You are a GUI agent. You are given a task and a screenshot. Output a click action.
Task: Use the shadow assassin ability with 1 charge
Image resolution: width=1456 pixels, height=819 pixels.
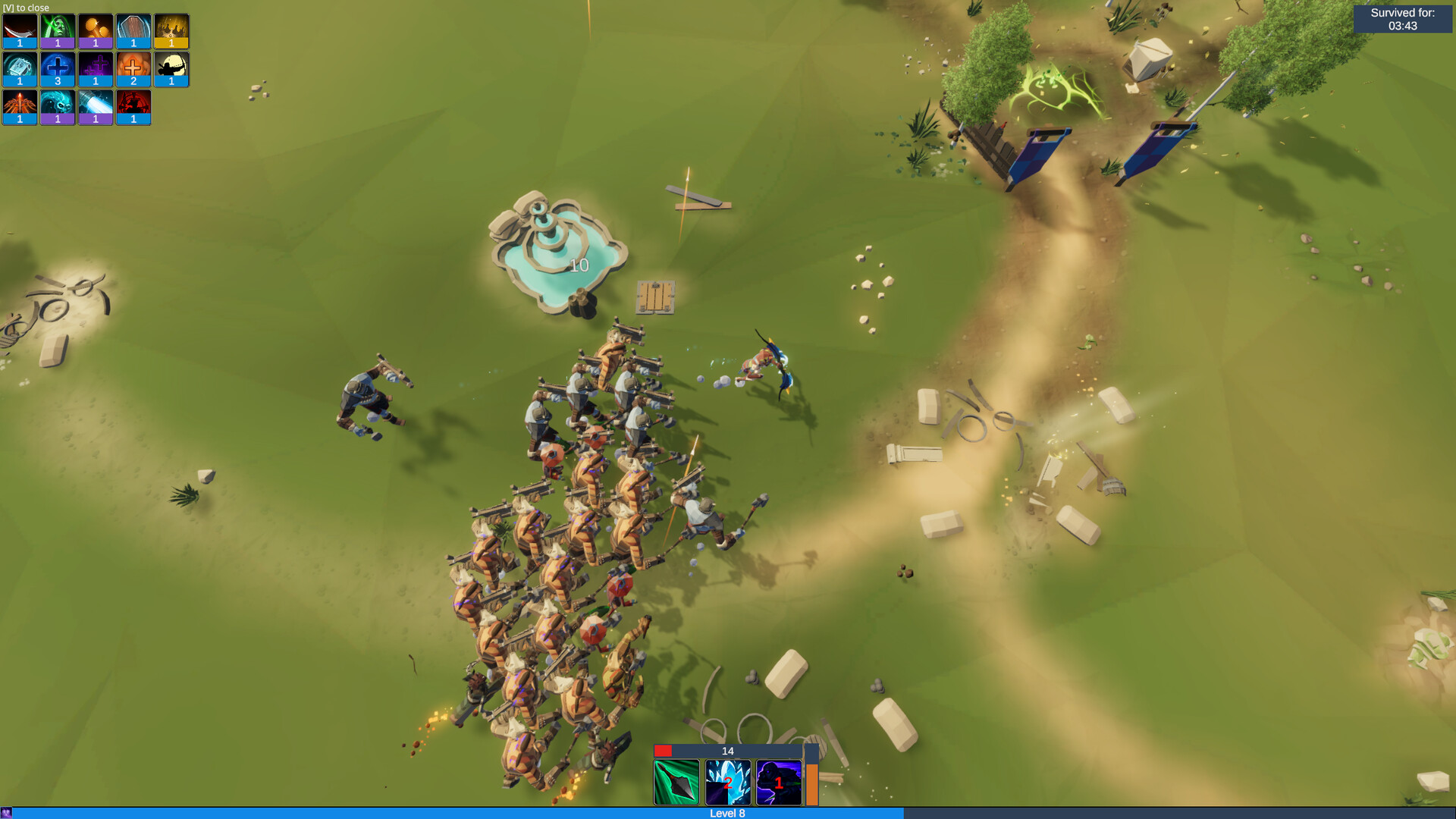777,781
